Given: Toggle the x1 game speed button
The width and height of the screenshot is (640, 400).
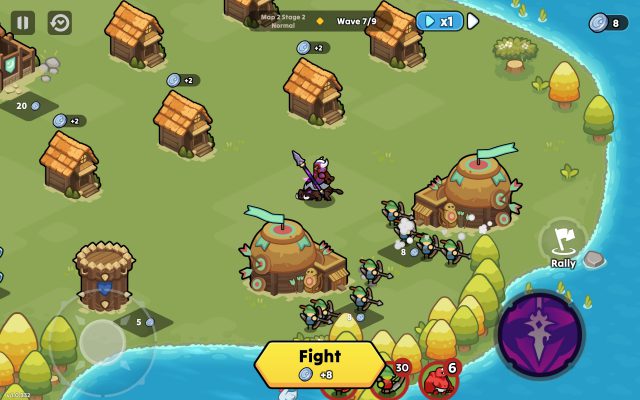Looking at the screenshot, I should [439, 21].
